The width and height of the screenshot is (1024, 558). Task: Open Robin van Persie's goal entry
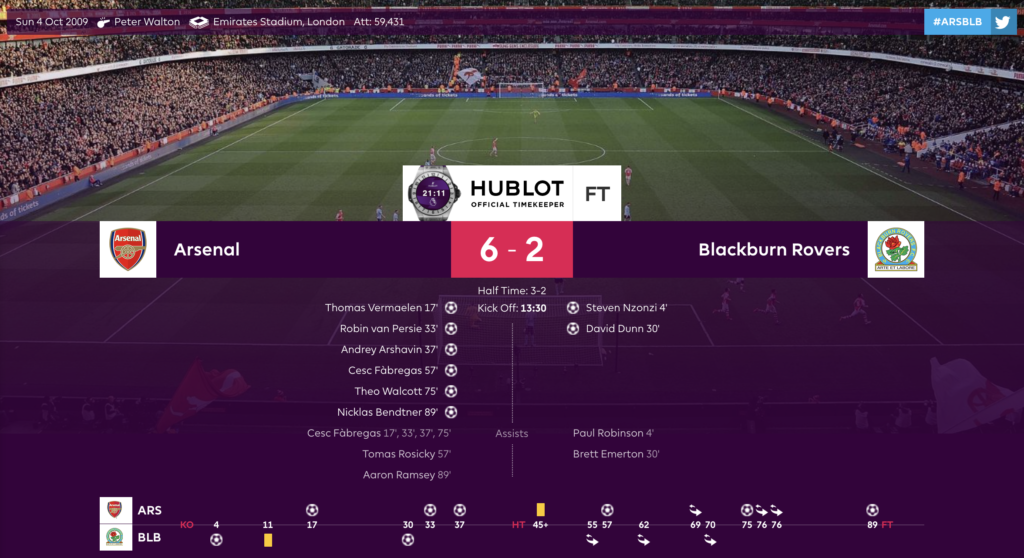tap(390, 328)
